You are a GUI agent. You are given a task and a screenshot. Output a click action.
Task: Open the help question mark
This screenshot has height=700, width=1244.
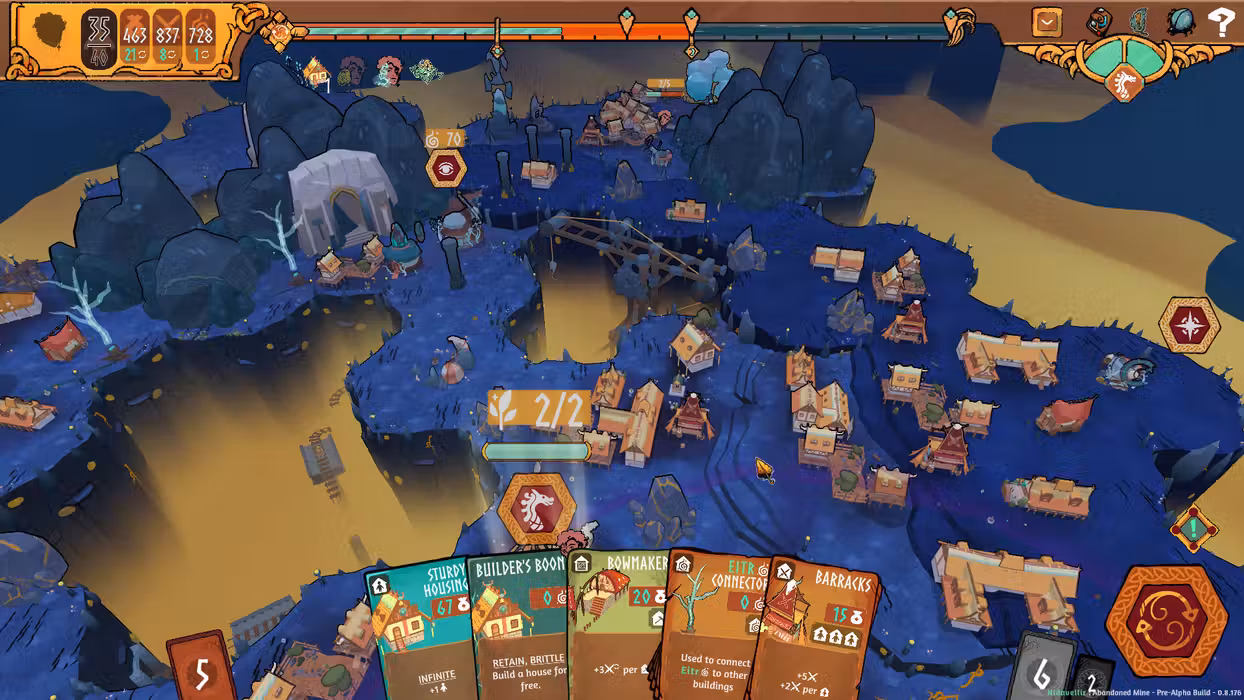[x=1221, y=22]
